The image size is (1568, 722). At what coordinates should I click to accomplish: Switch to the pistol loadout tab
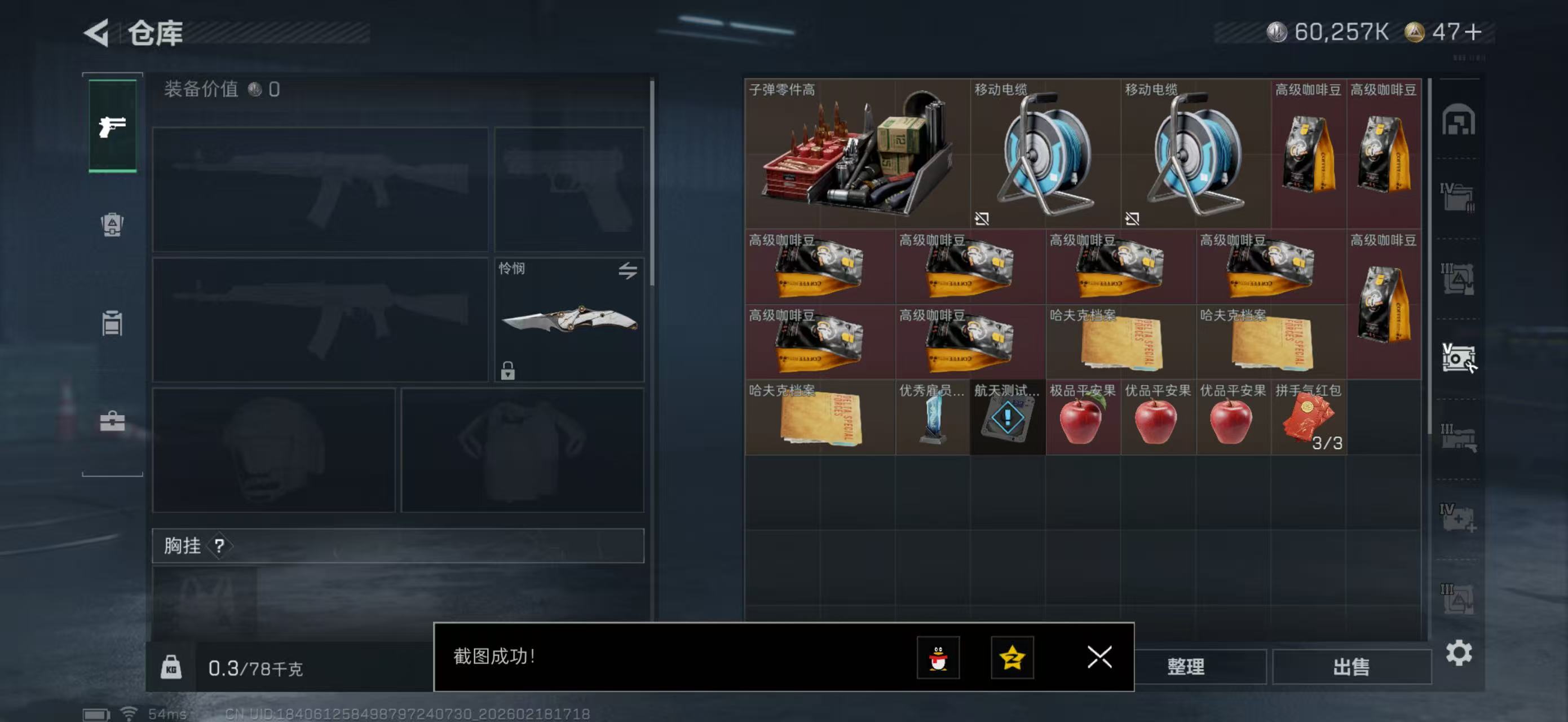point(112,125)
